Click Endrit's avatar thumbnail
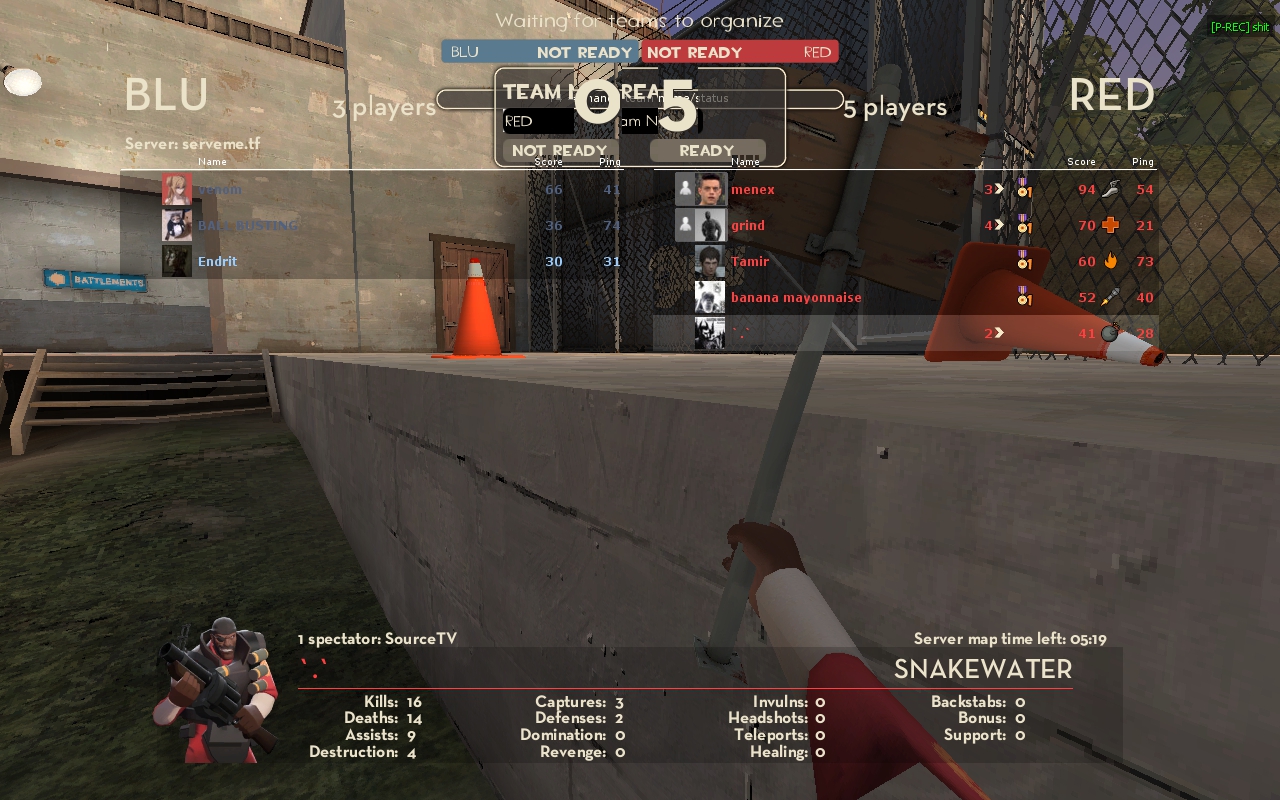The image size is (1280, 800). [x=177, y=261]
